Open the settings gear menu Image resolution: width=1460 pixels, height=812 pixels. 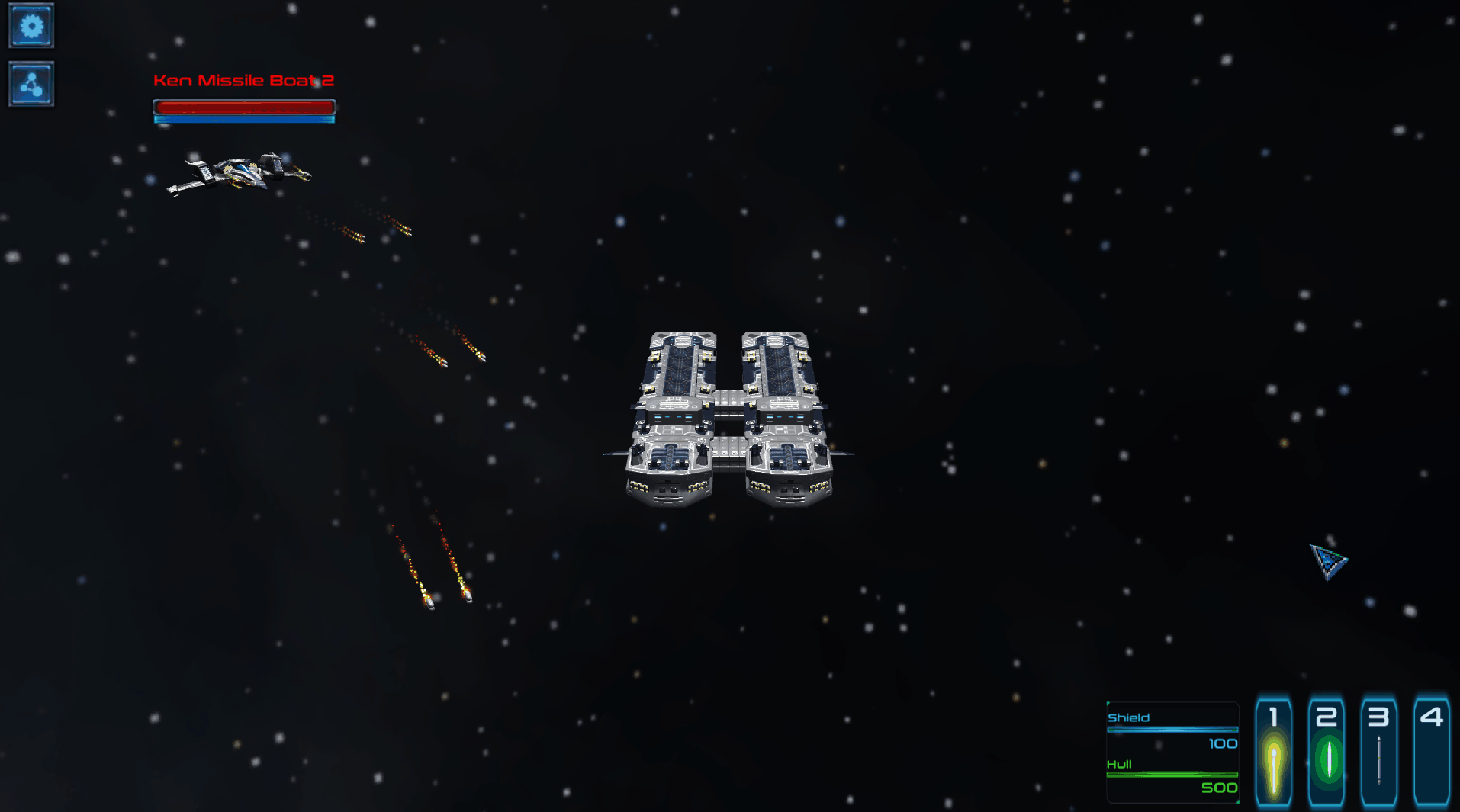(31, 25)
